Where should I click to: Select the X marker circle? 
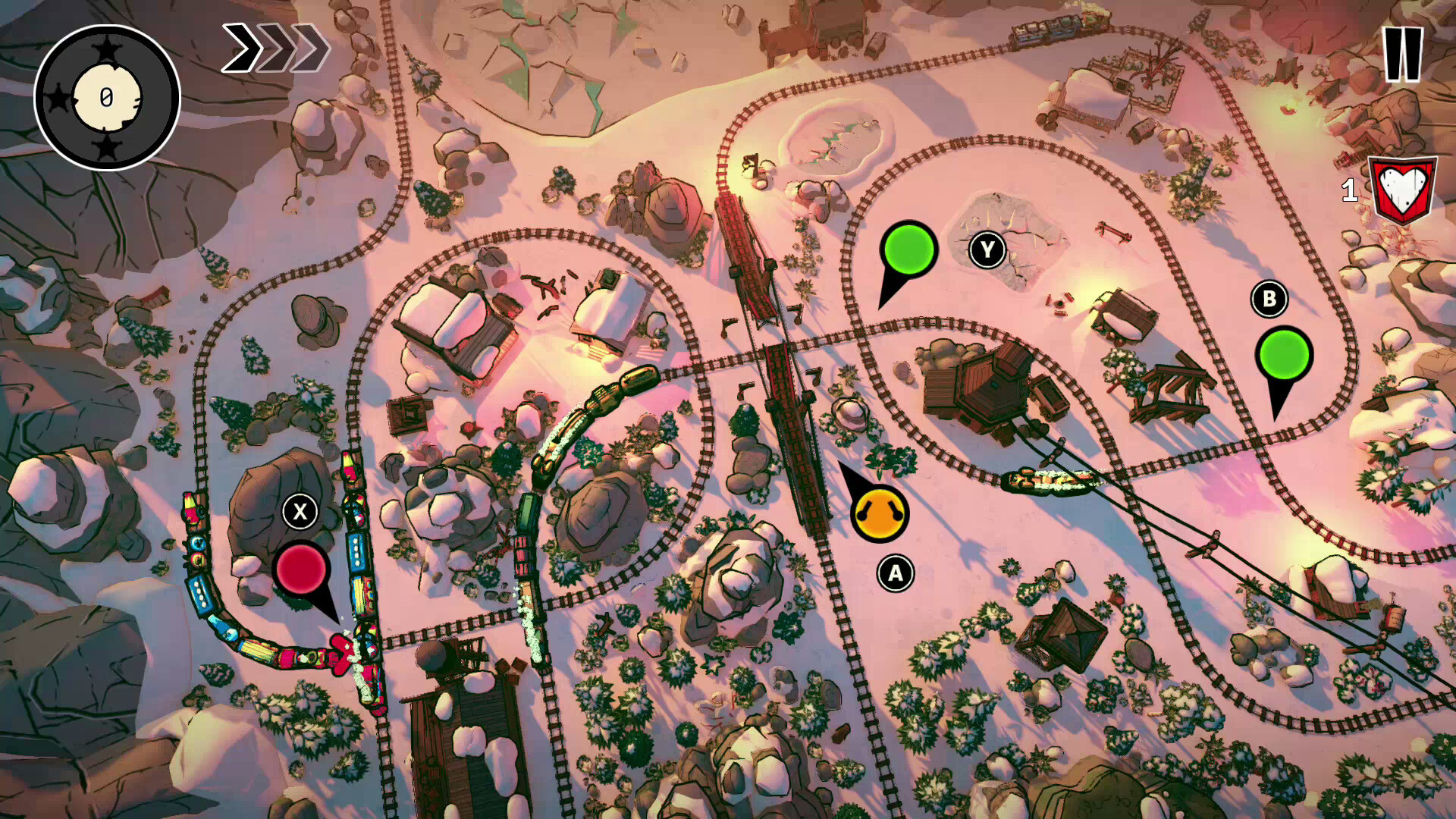pyautogui.click(x=299, y=513)
